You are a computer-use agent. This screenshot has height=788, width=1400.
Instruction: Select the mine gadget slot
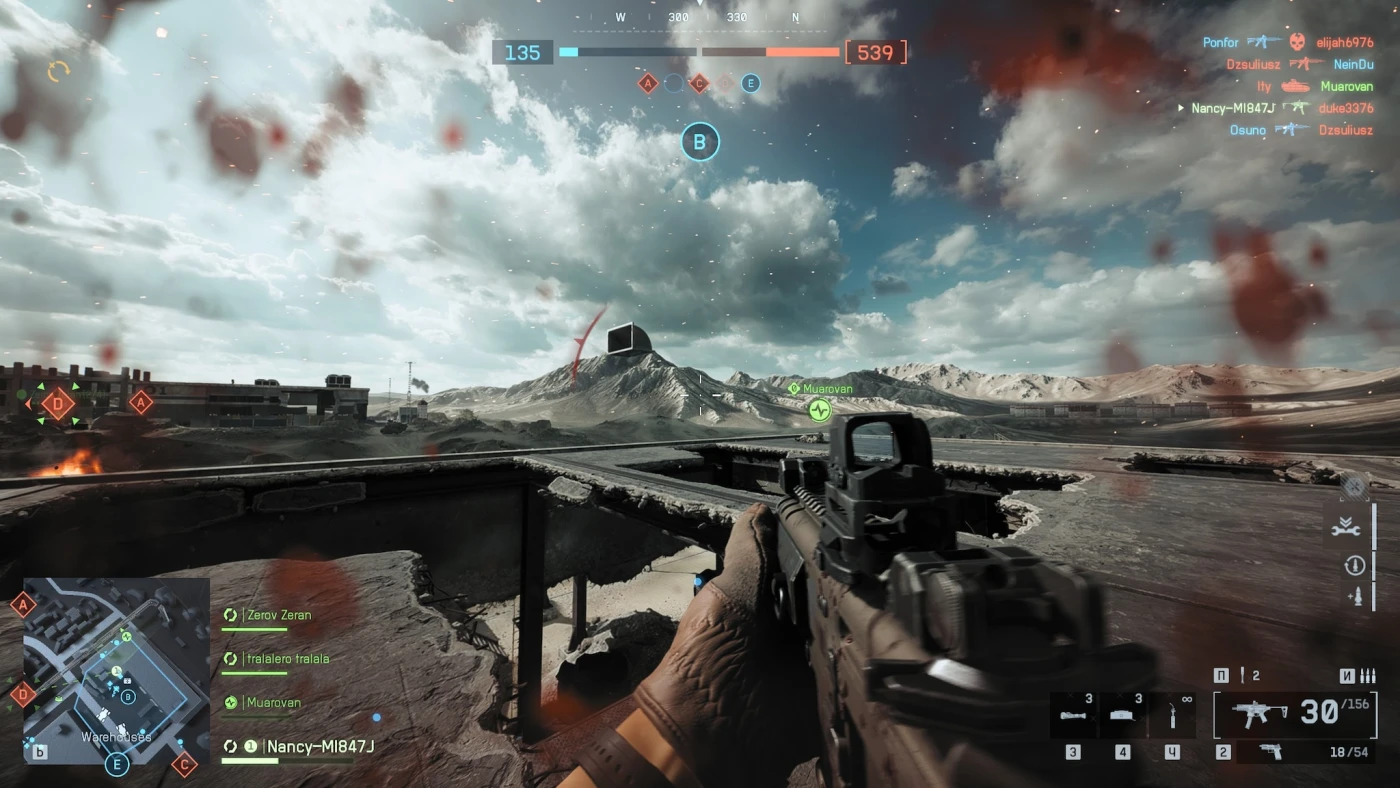(1123, 715)
